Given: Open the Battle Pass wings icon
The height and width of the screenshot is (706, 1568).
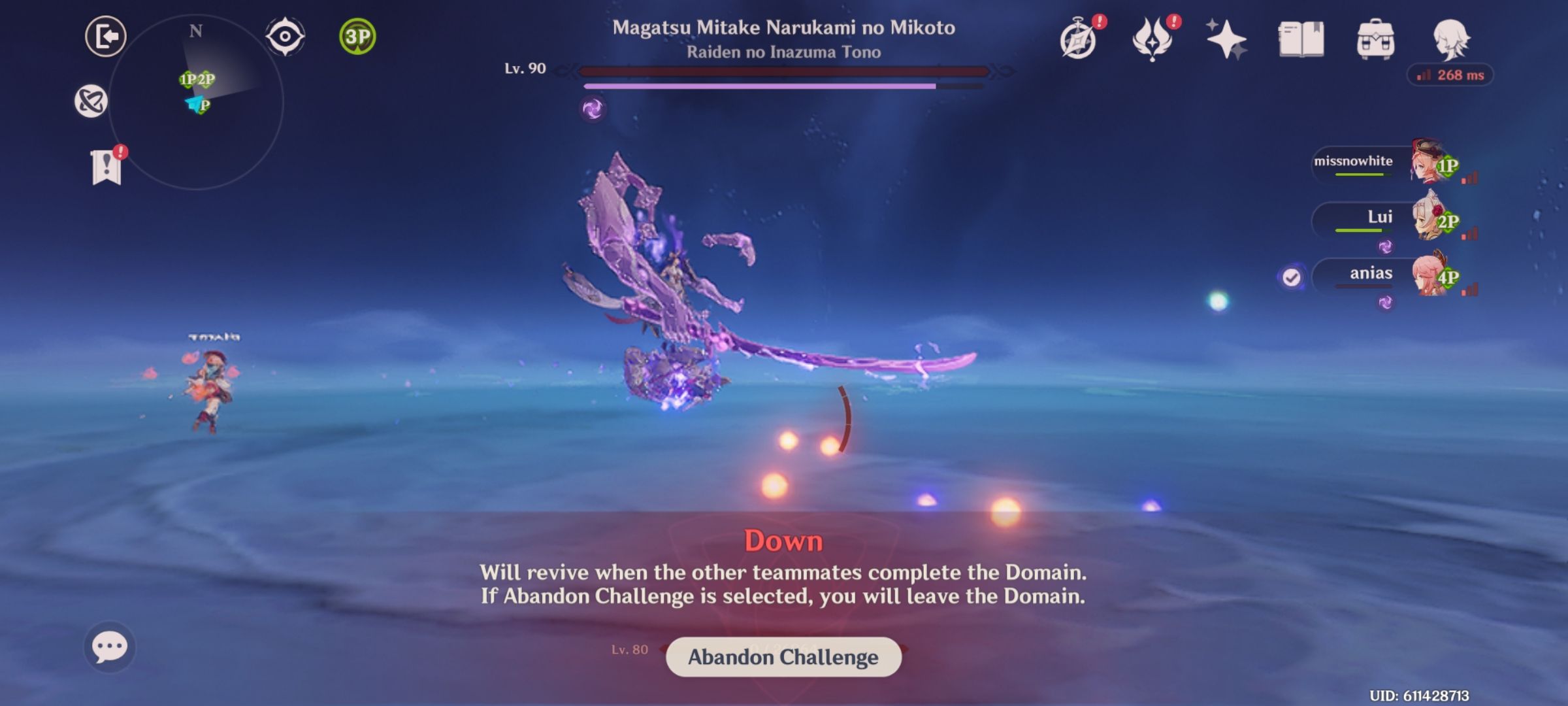Looking at the screenshot, I should (x=1153, y=41).
